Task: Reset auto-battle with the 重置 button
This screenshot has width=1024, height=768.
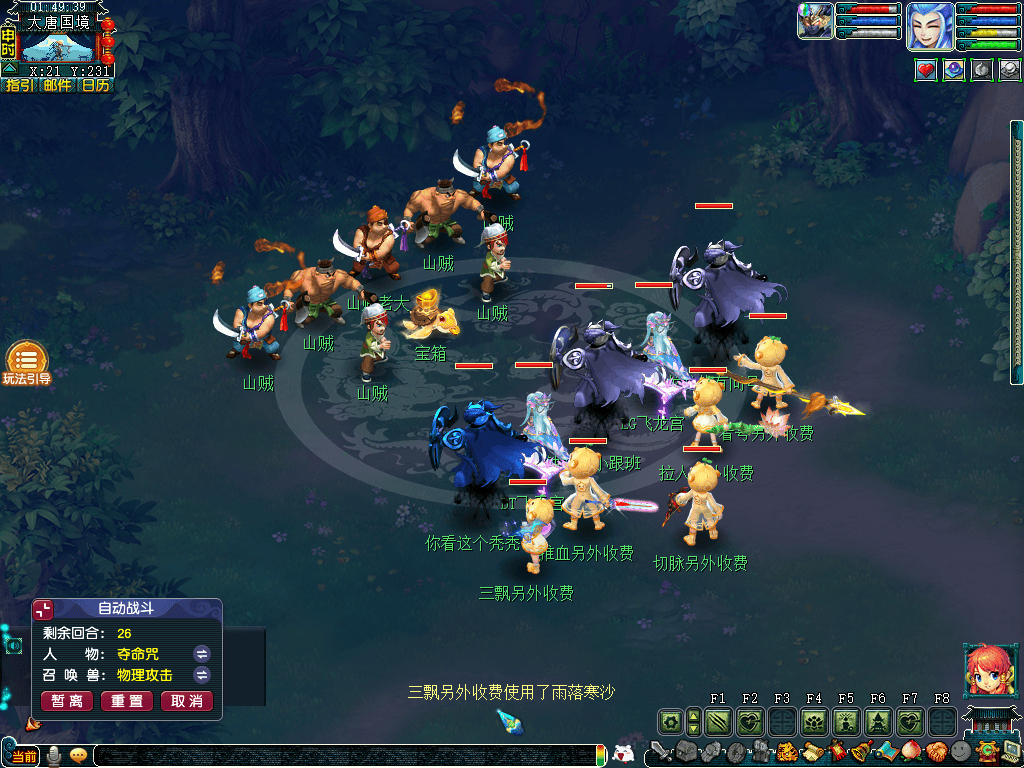Action: (x=127, y=701)
